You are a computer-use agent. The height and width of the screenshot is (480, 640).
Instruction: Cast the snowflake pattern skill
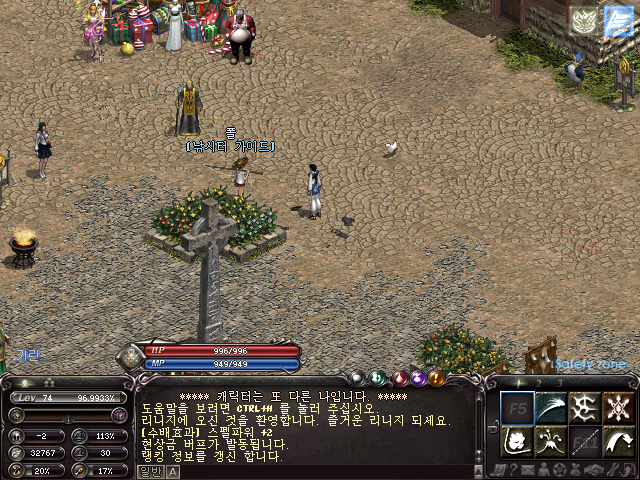coord(619,406)
